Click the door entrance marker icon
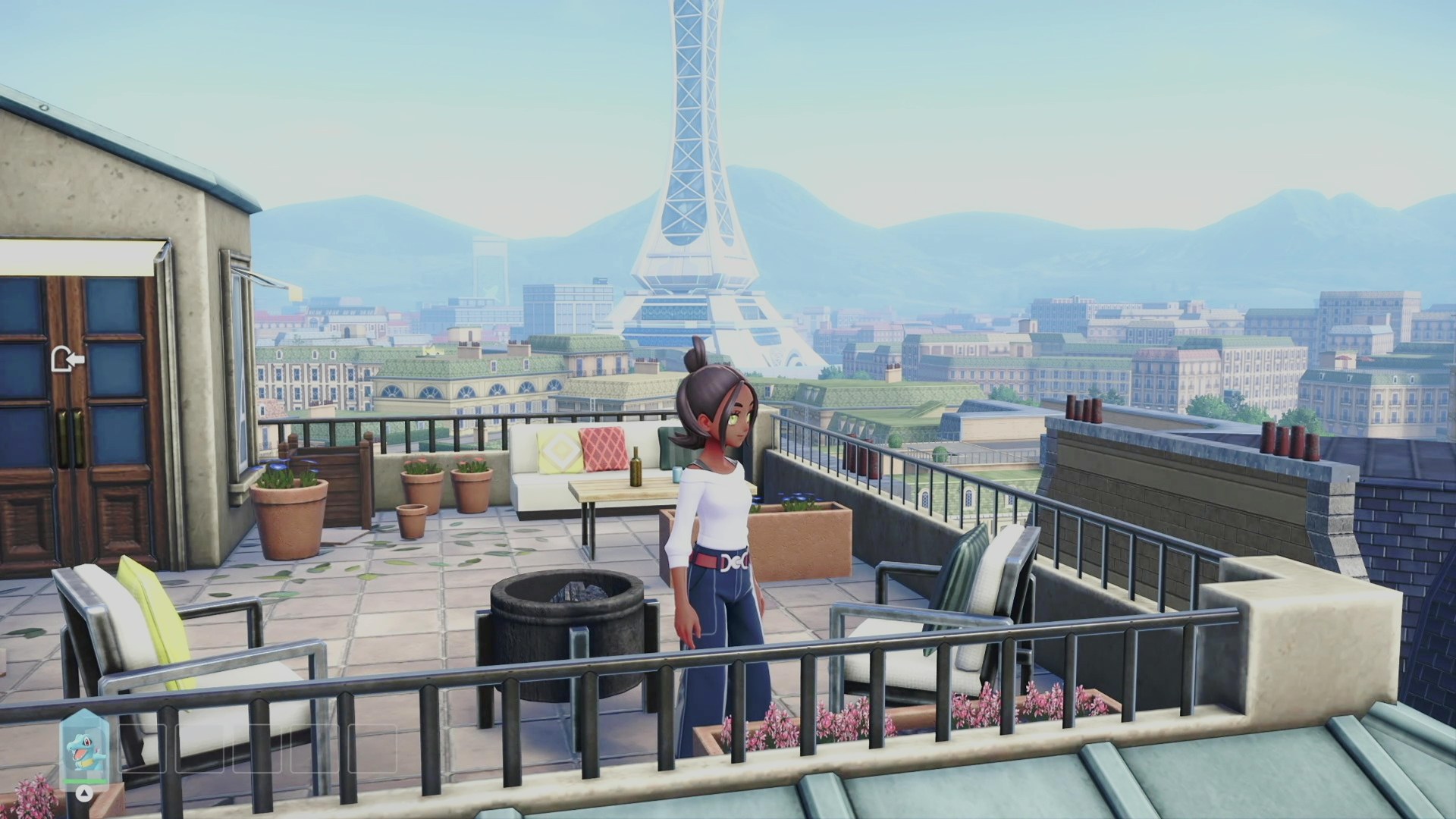 point(67,359)
